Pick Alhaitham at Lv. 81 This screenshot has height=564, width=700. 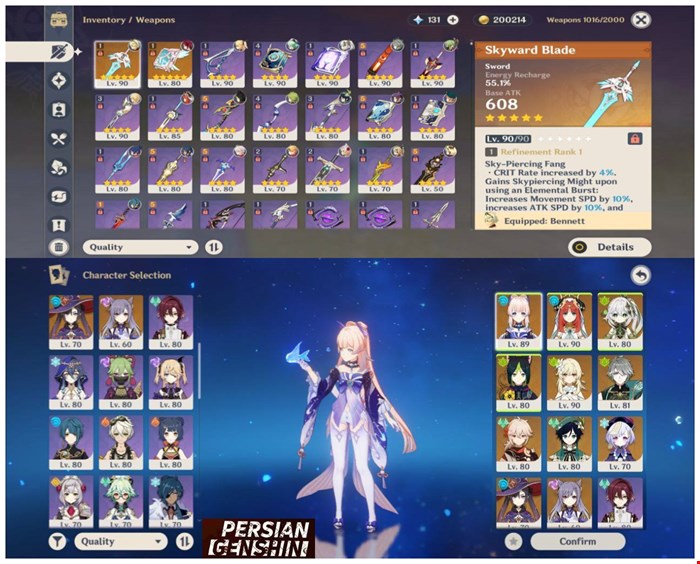click(x=621, y=380)
